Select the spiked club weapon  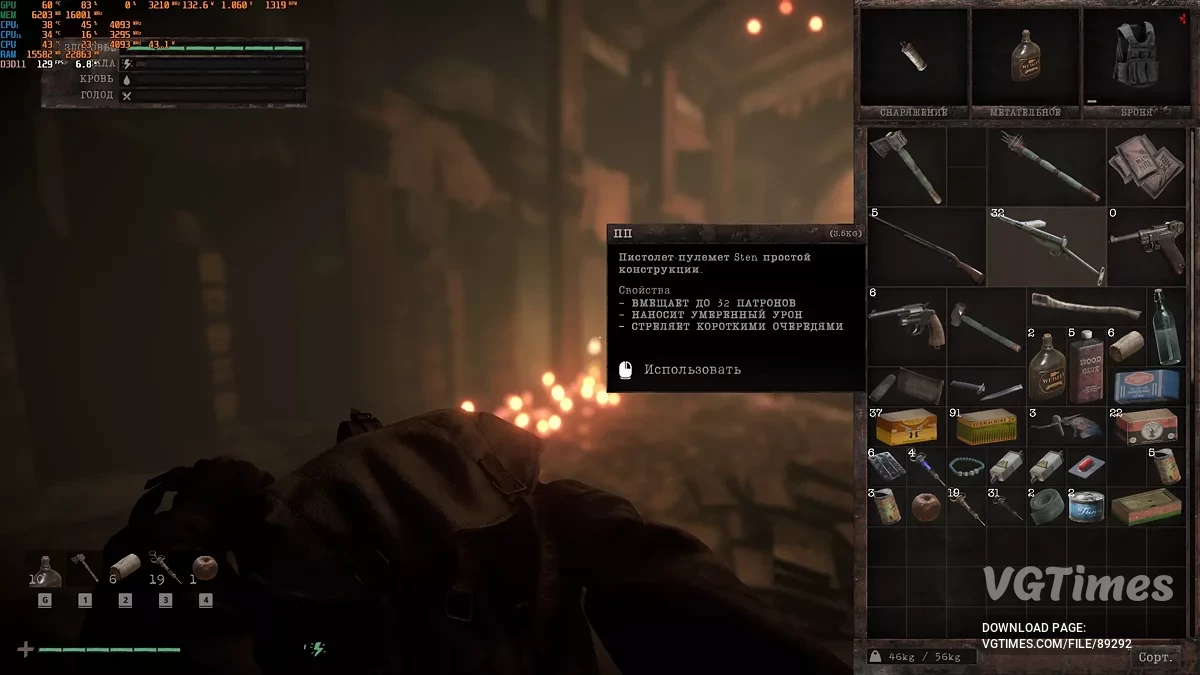point(1046,166)
